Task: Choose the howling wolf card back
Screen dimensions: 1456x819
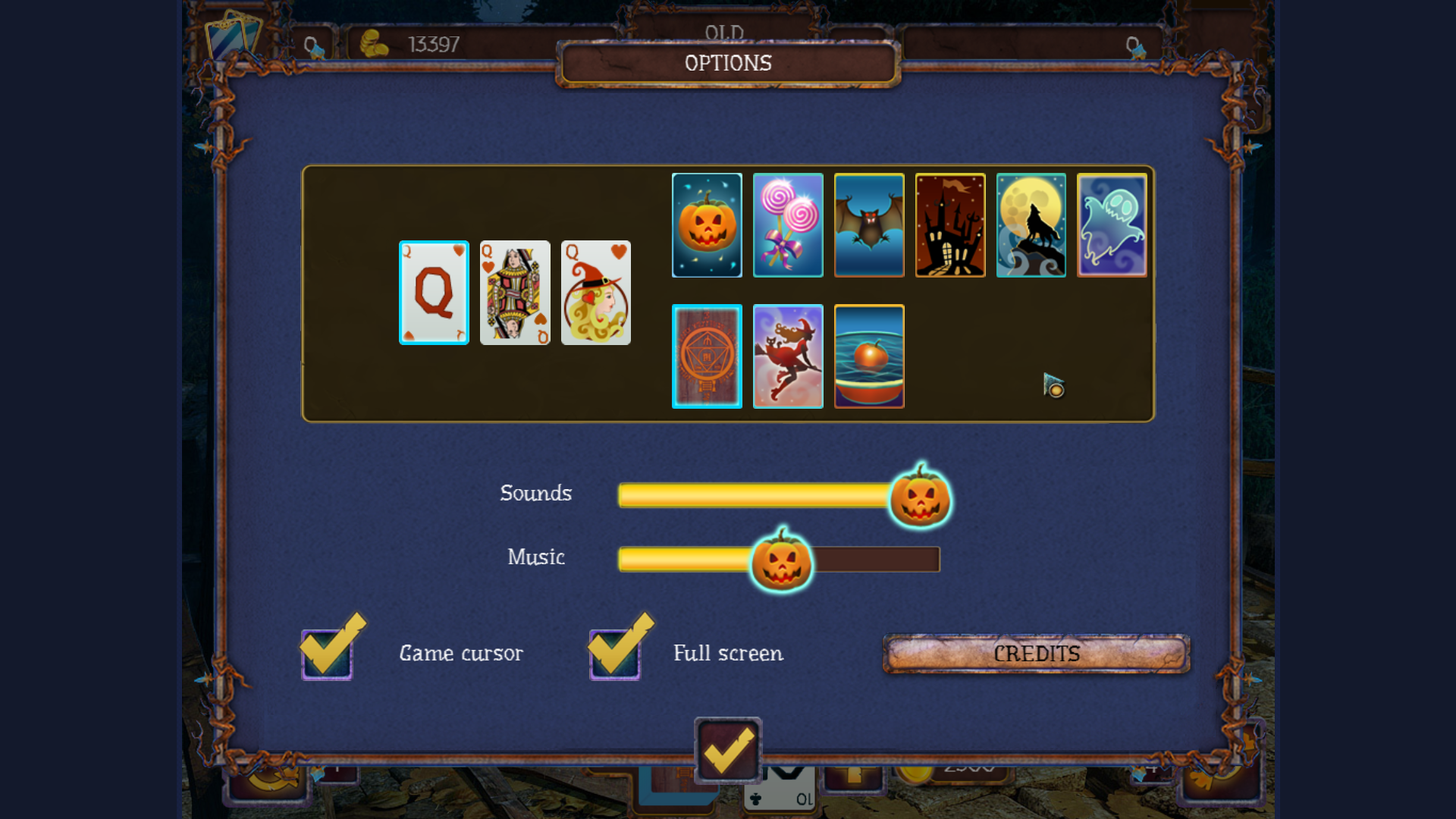Action: click(1031, 224)
